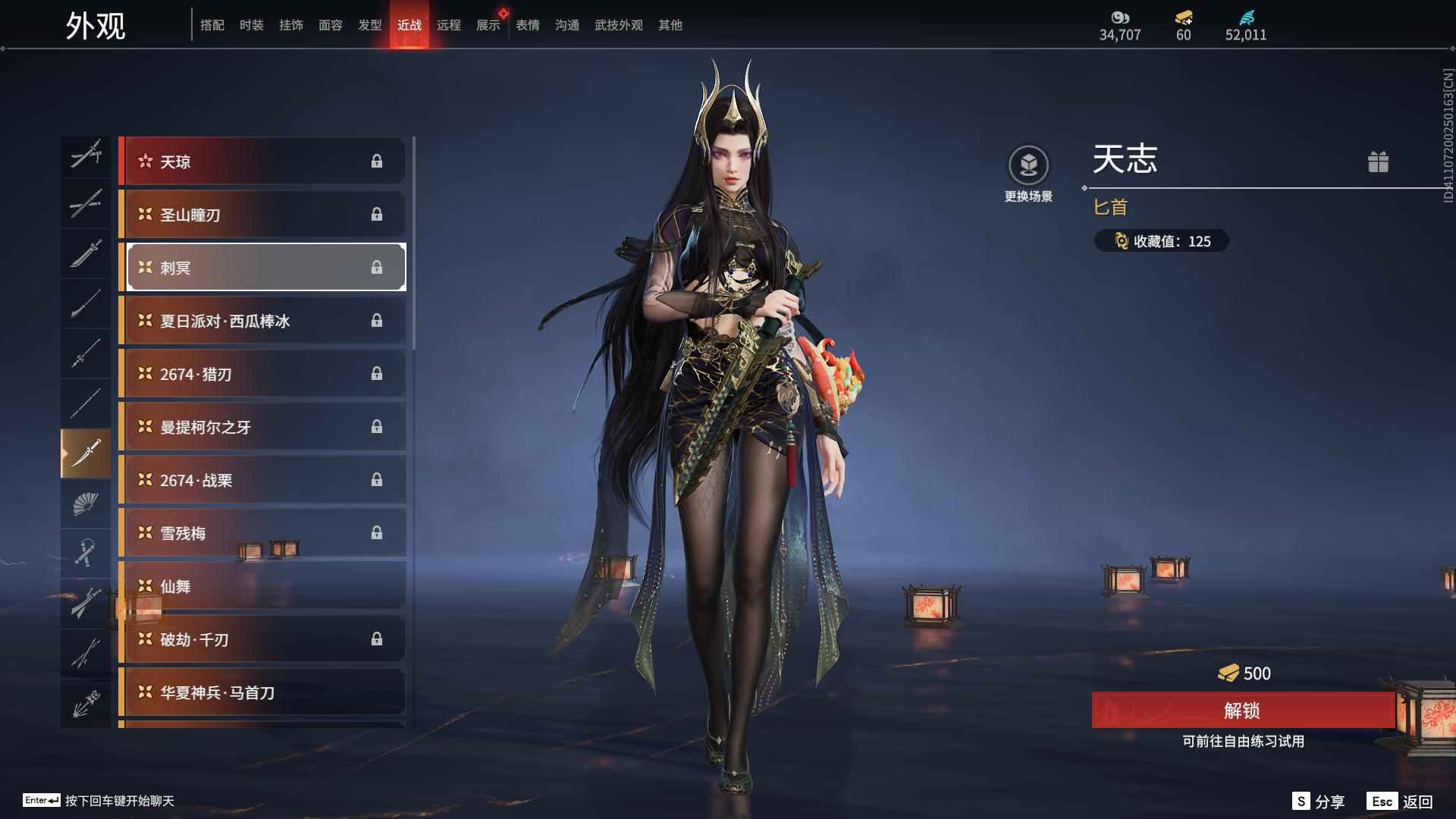Click the coin currency icon showing 34,707
Screen dimensions: 1456x819
tap(1121, 18)
